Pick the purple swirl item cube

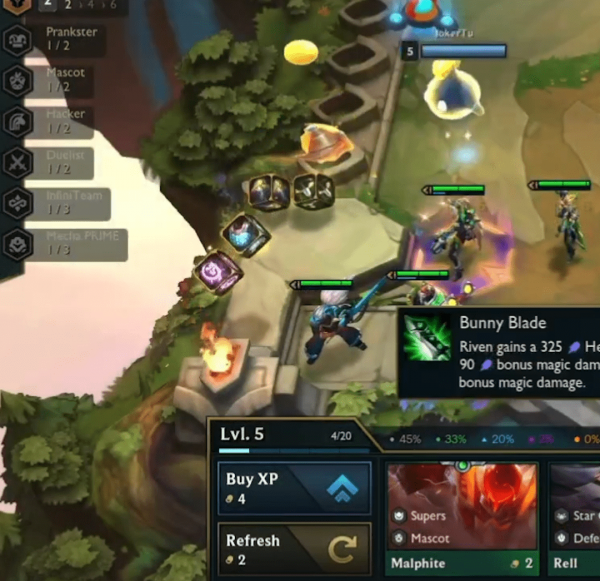(217, 271)
